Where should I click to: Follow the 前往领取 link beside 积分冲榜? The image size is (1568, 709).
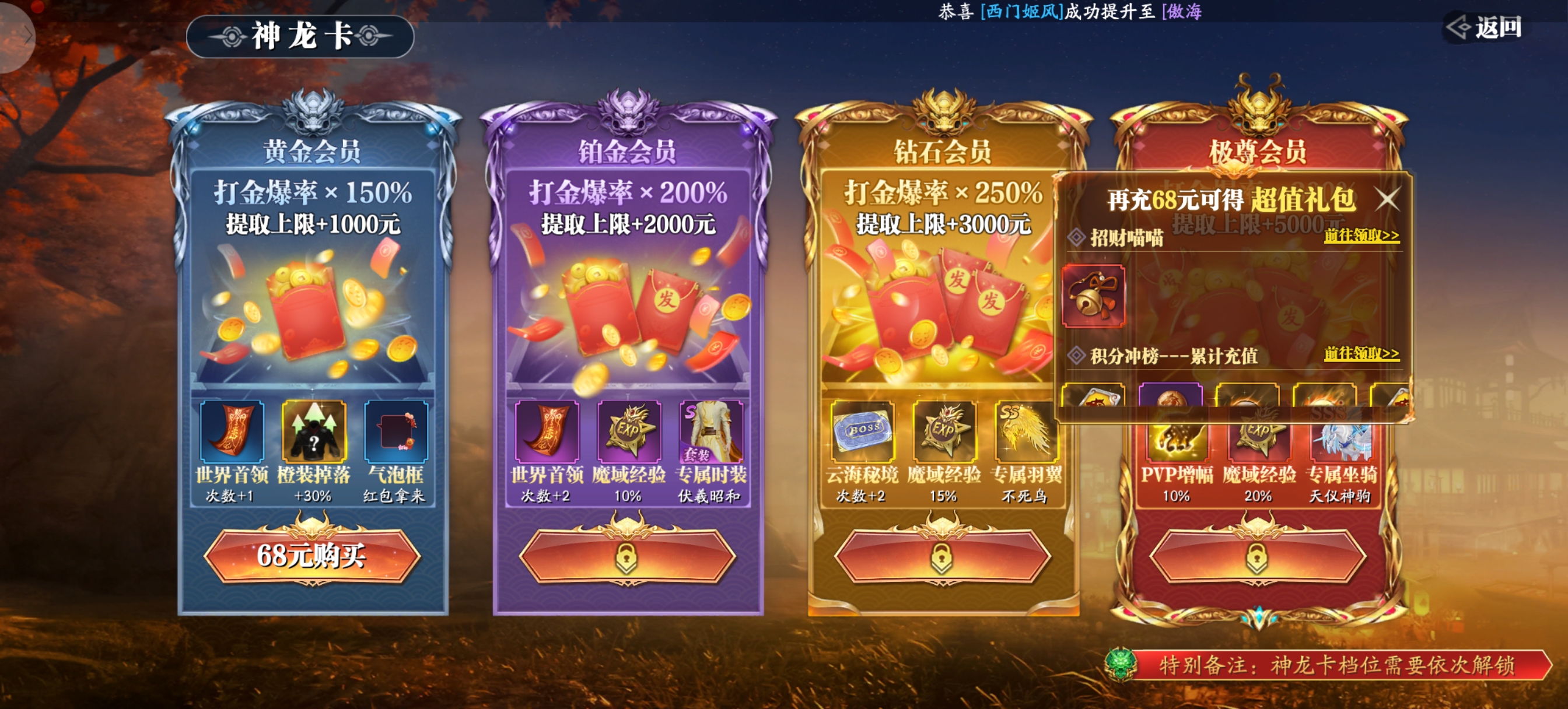[1361, 353]
